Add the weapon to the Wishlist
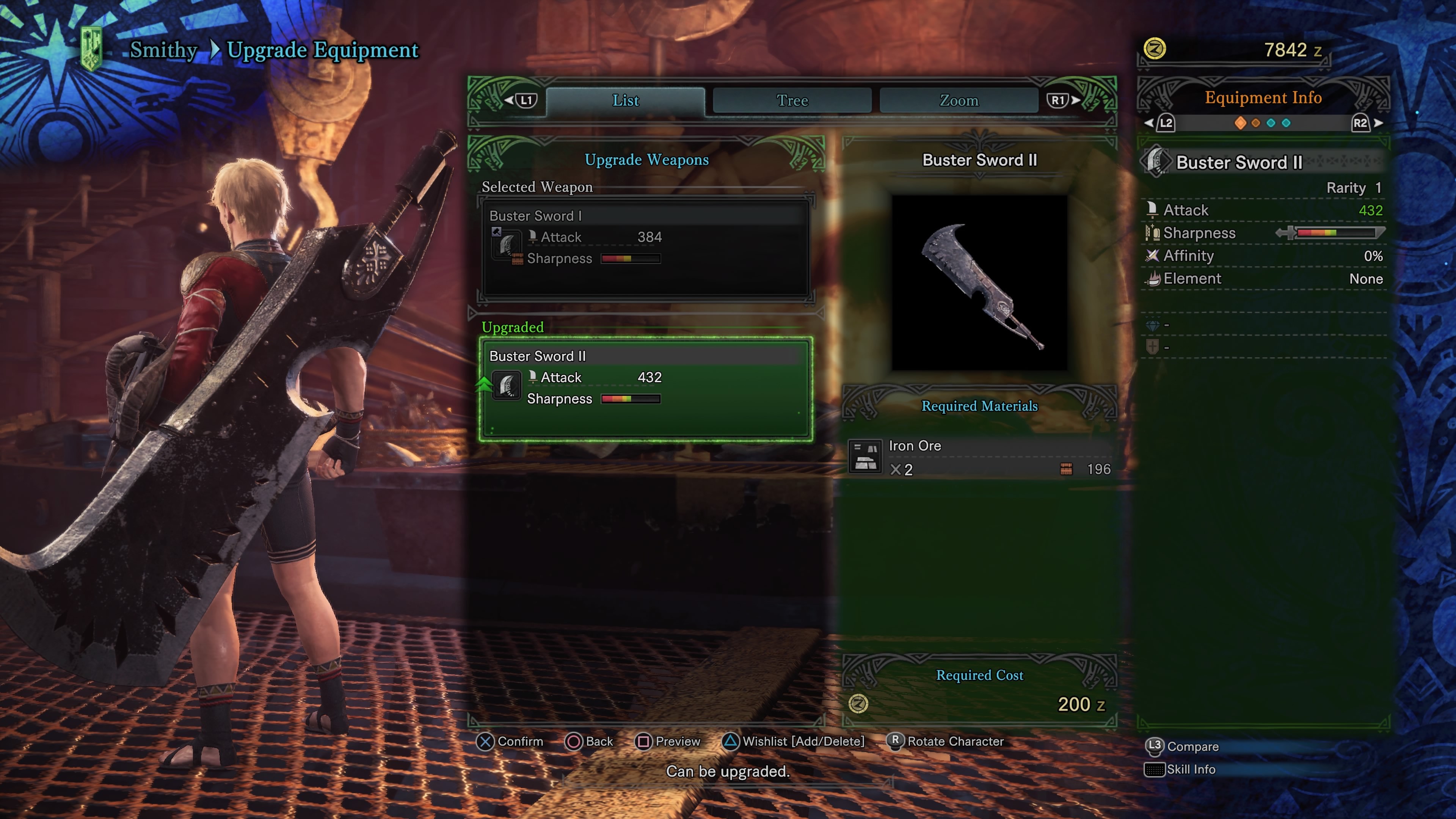Screen dimensions: 1456x819 point(794,741)
